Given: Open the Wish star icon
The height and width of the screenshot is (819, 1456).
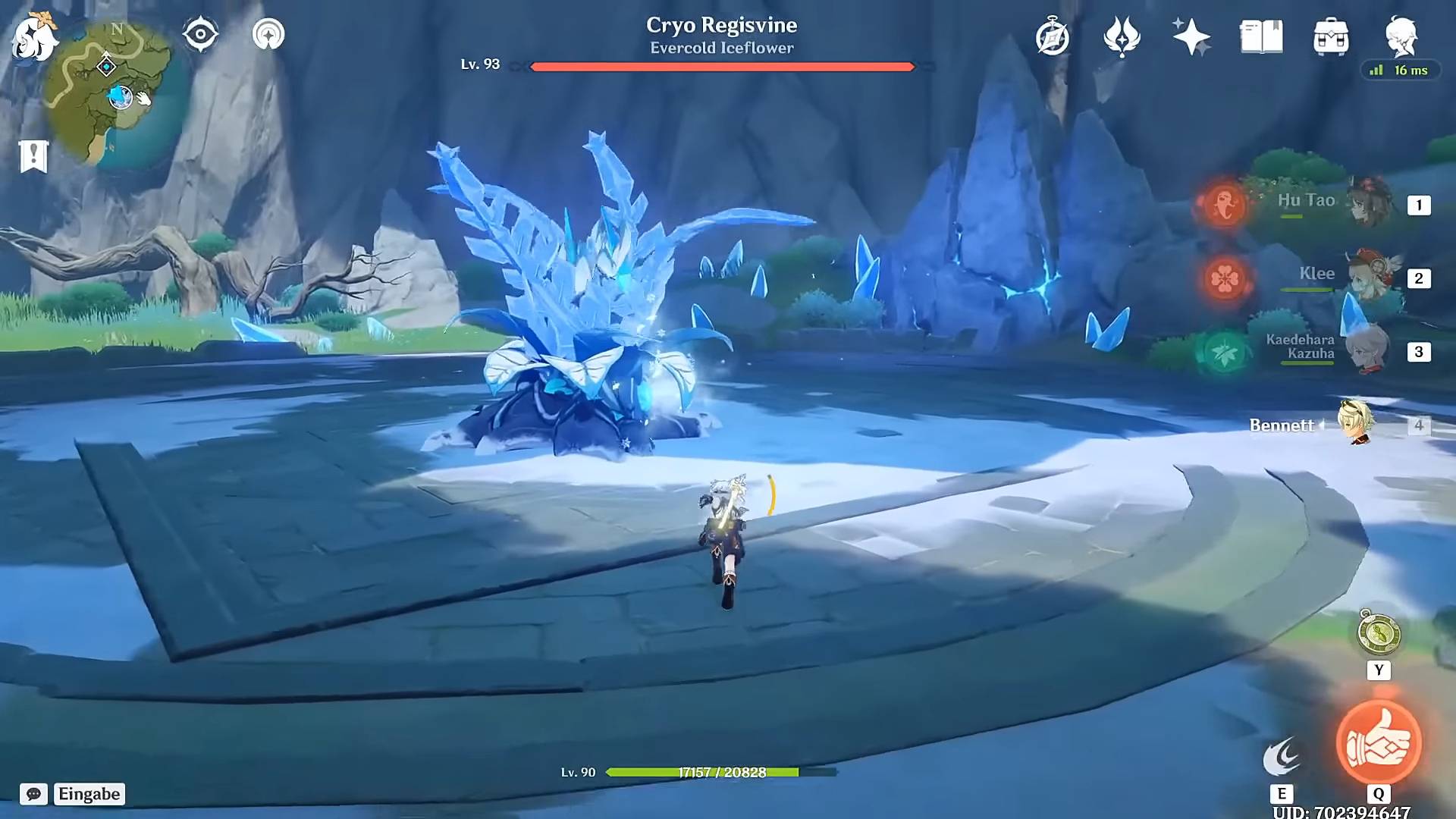Looking at the screenshot, I should 1191,36.
